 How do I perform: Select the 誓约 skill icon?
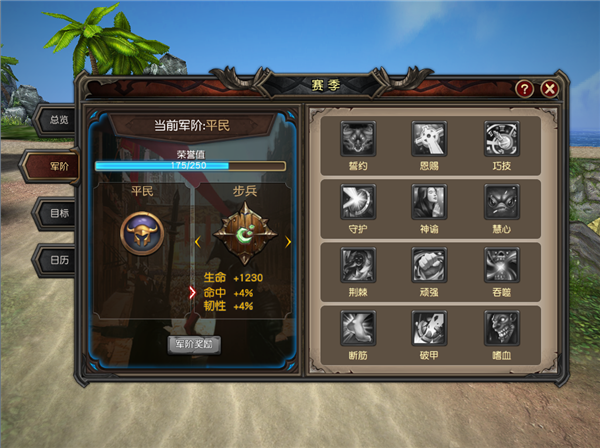357,138
